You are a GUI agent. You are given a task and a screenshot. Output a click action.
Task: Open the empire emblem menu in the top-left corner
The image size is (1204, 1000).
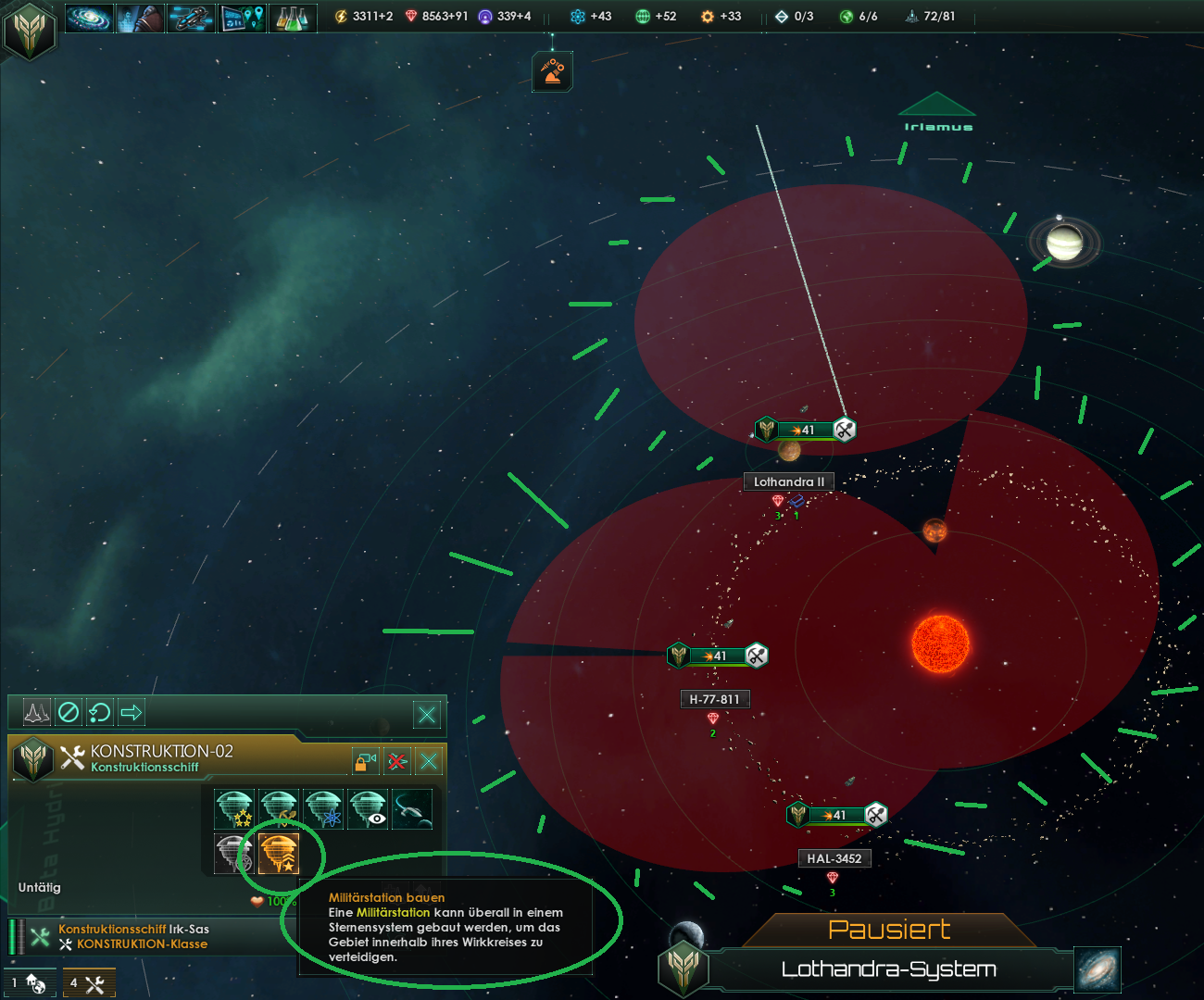[x=30, y=30]
